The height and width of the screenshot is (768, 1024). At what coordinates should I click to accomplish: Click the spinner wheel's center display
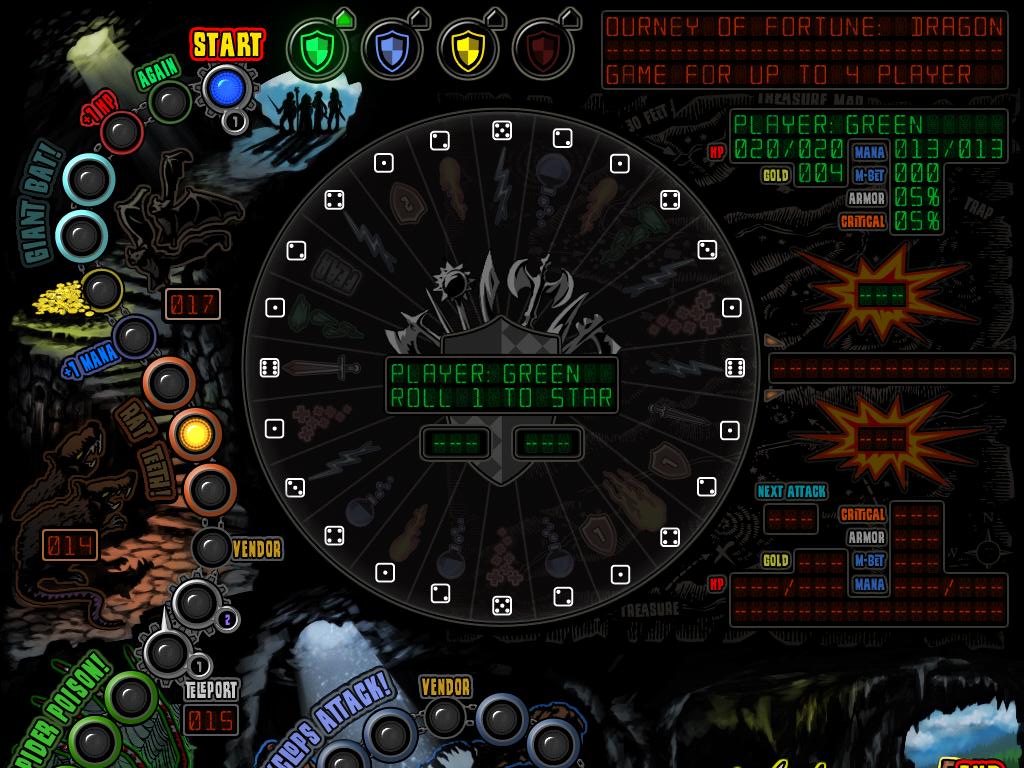click(x=501, y=386)
